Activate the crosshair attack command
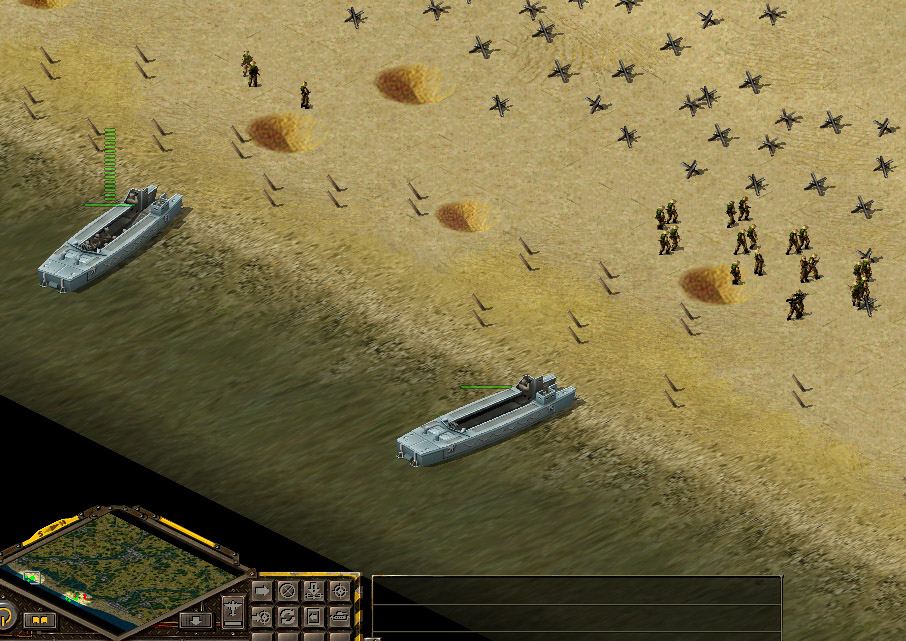Screen dimensions: 906x641 pyautogui.click(x=340, y=591)
